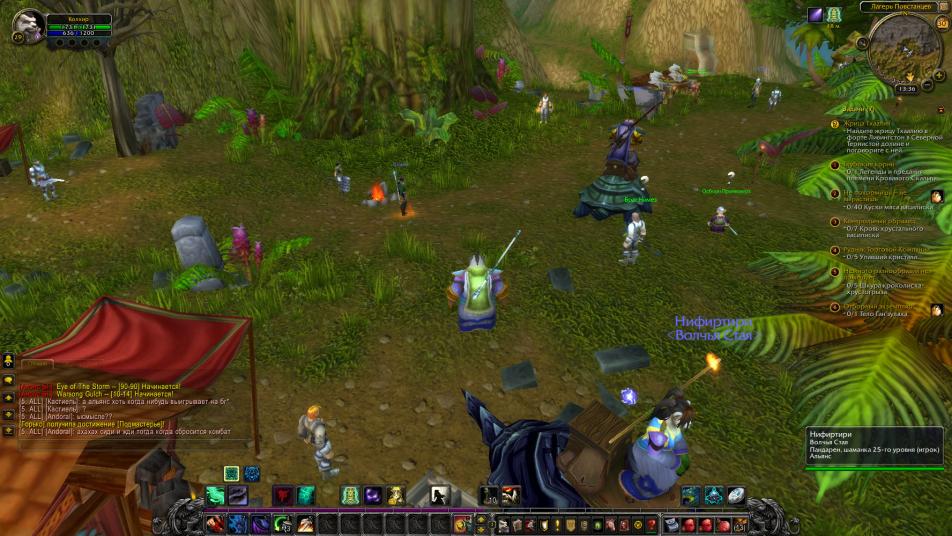Open the chat window's general tab
Image resolution: width=952 pixels, height=536 pixels.
(38, 364)
